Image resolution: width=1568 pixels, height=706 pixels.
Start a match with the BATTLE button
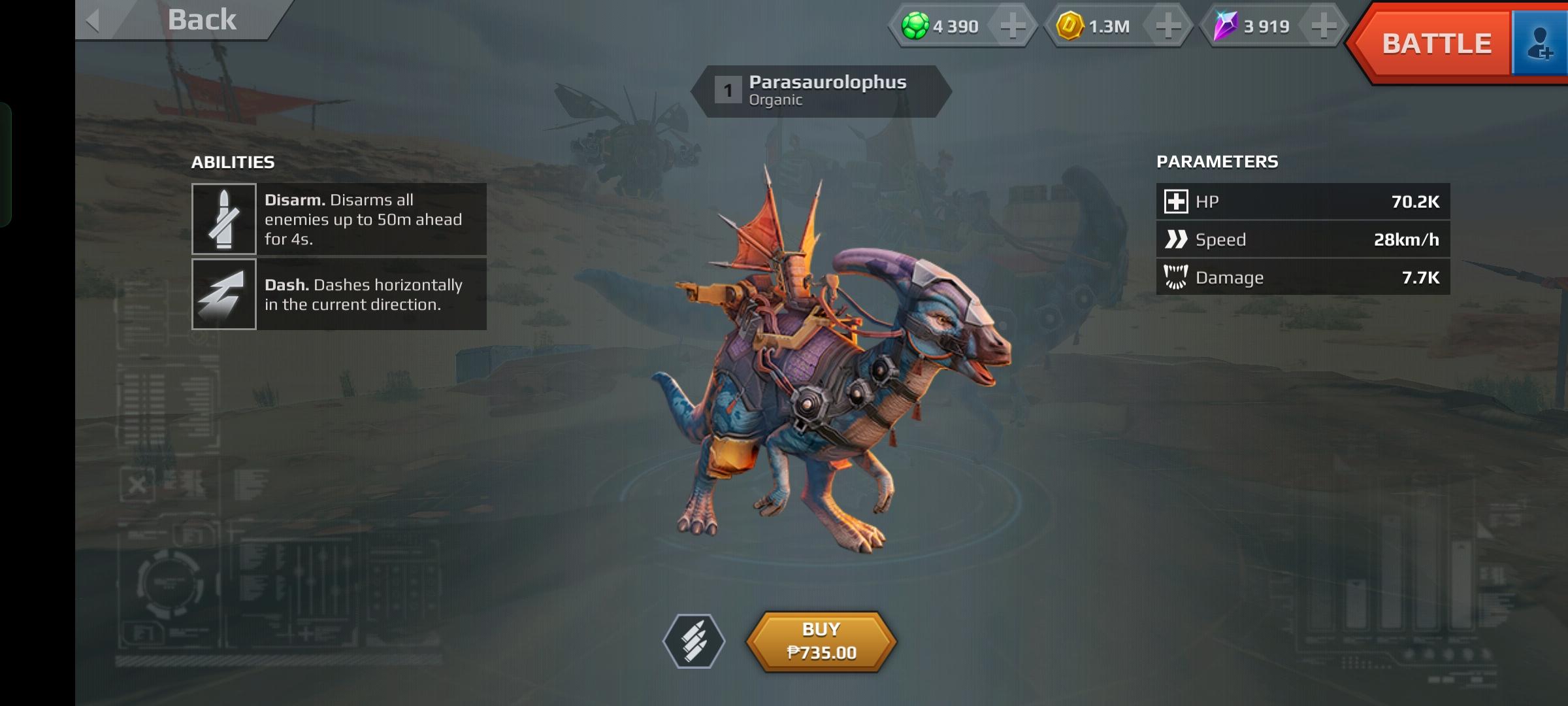[x=1435, y=44]
